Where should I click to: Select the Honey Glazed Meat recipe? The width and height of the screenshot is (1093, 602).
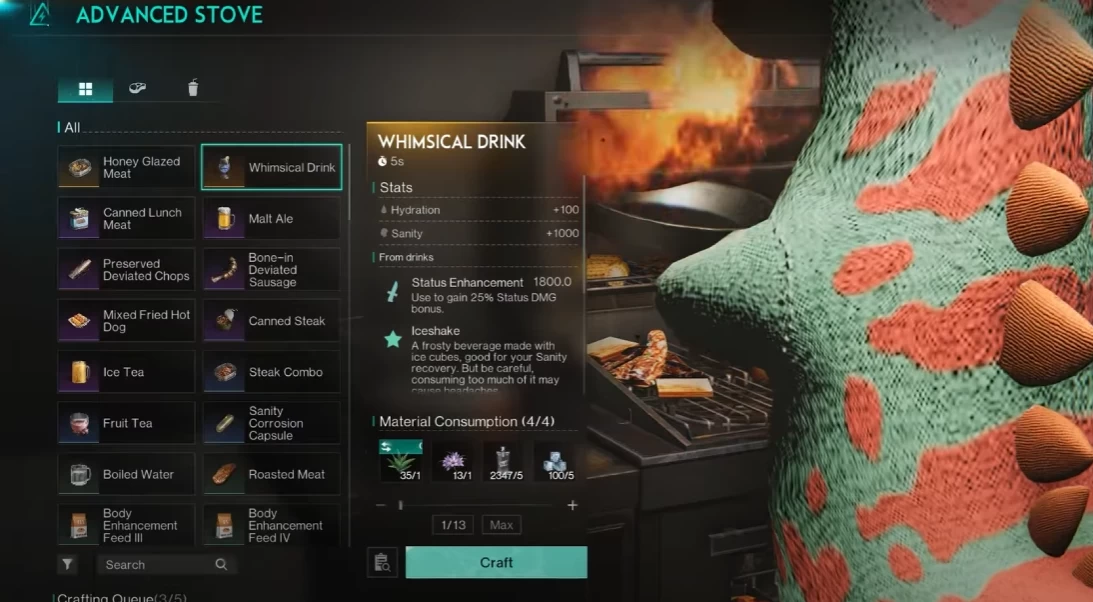point(126,168)
